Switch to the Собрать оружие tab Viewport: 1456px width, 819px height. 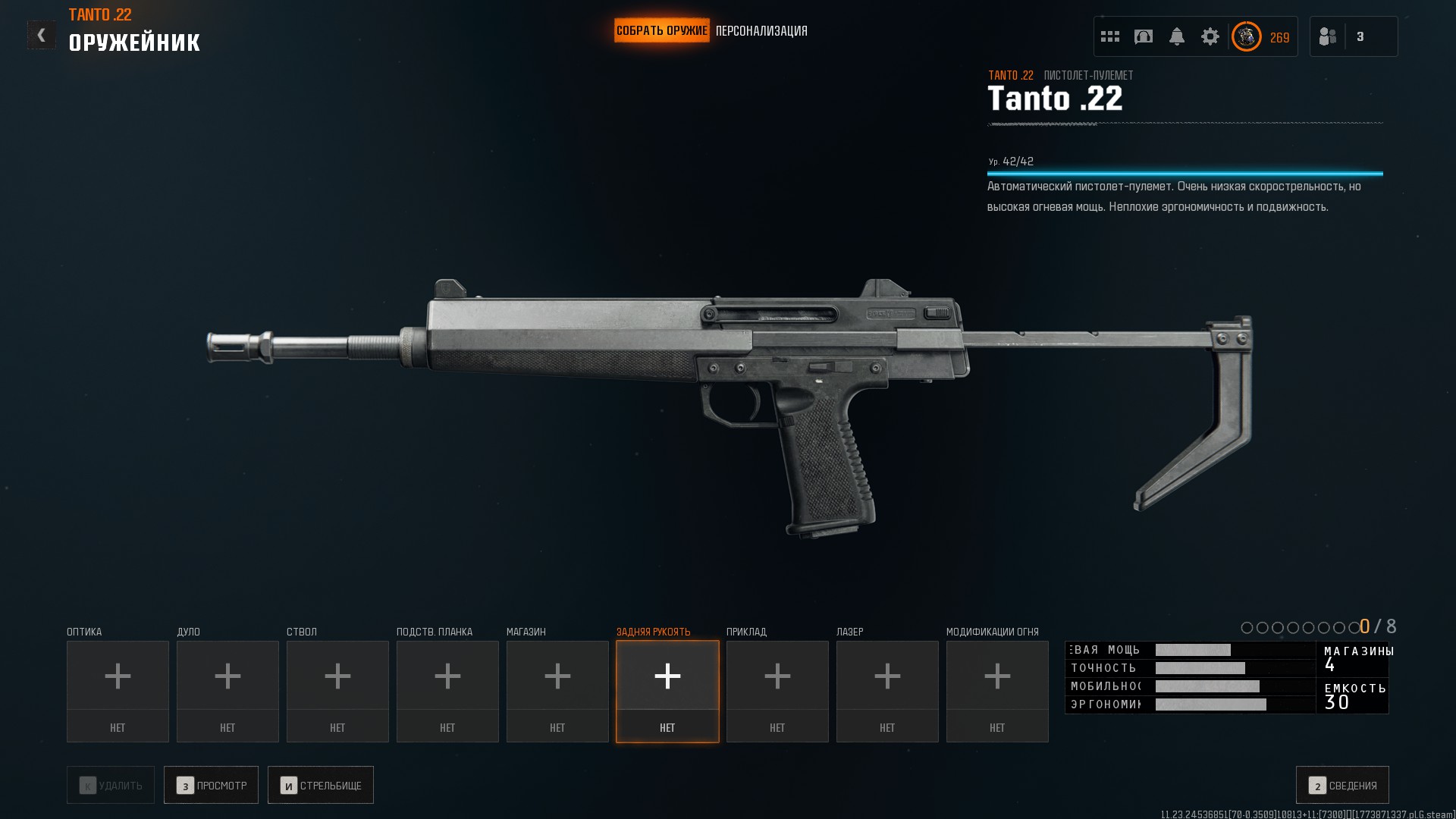[x=661, y=31]
